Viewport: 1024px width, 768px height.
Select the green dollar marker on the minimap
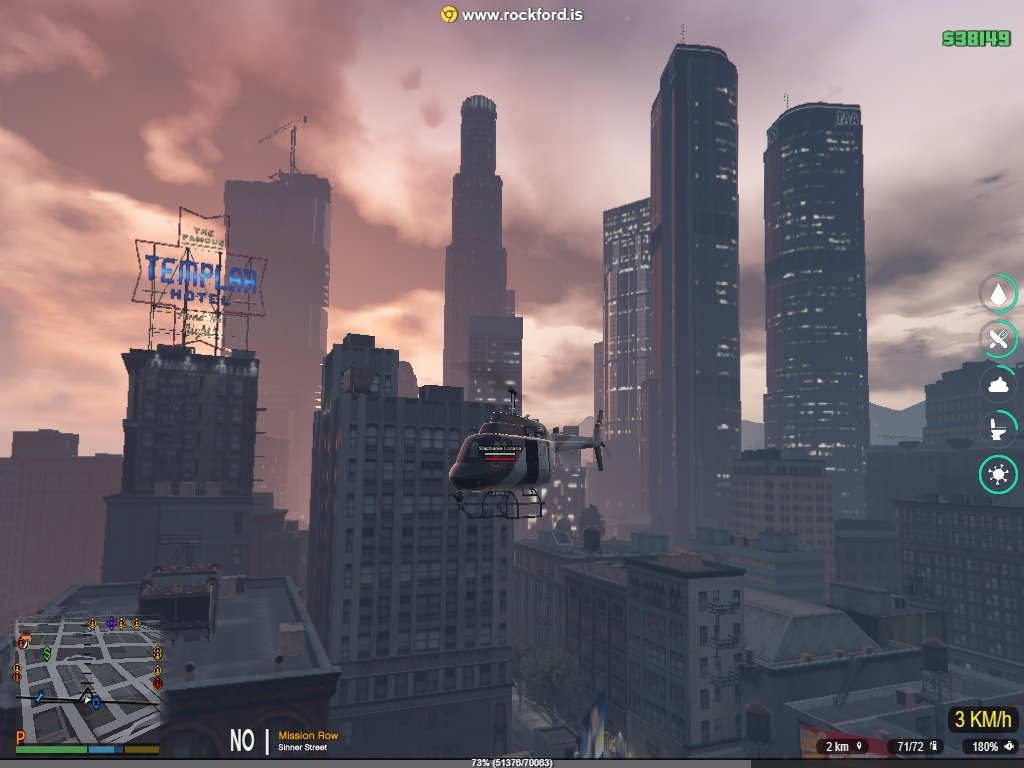[x=47, y=653]
